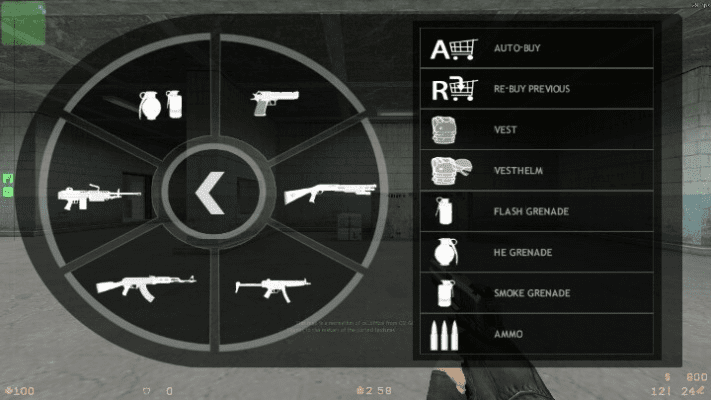Buy the Vest armor
The image size is (711, 400).
point(534,130)
